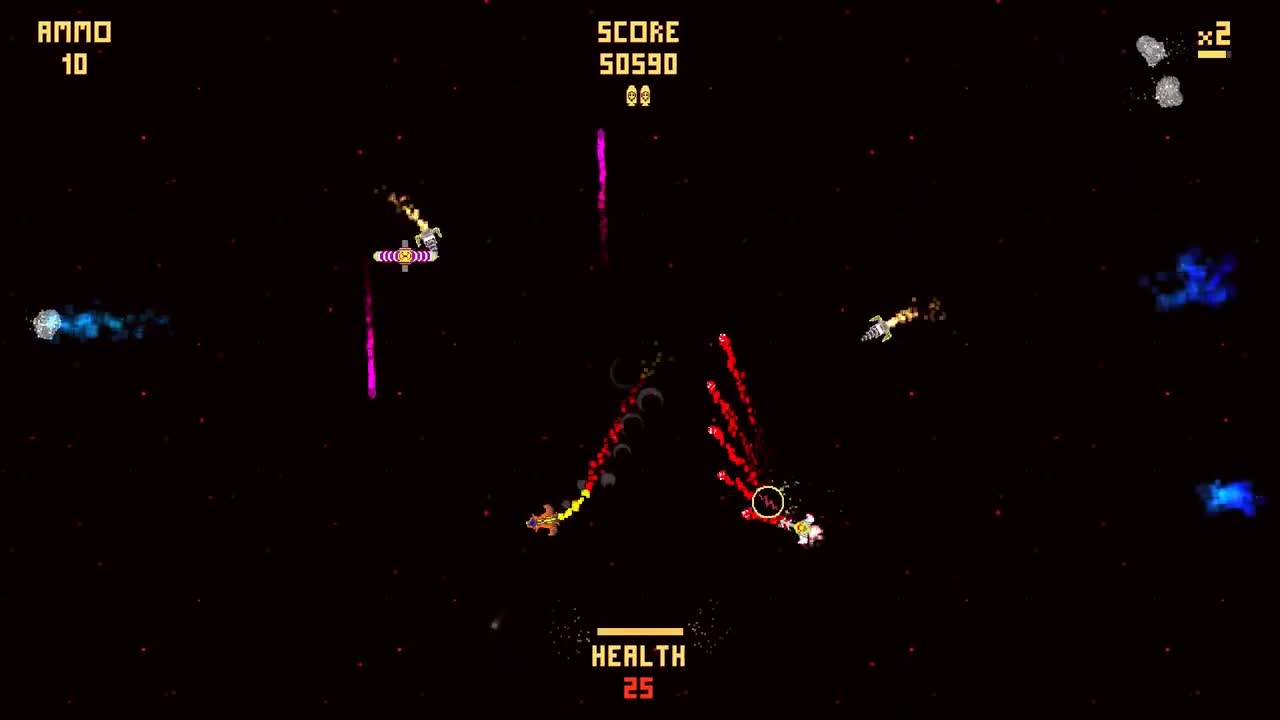
Task: Click the AMMO label in the top left
Action: tap(75, 31)
